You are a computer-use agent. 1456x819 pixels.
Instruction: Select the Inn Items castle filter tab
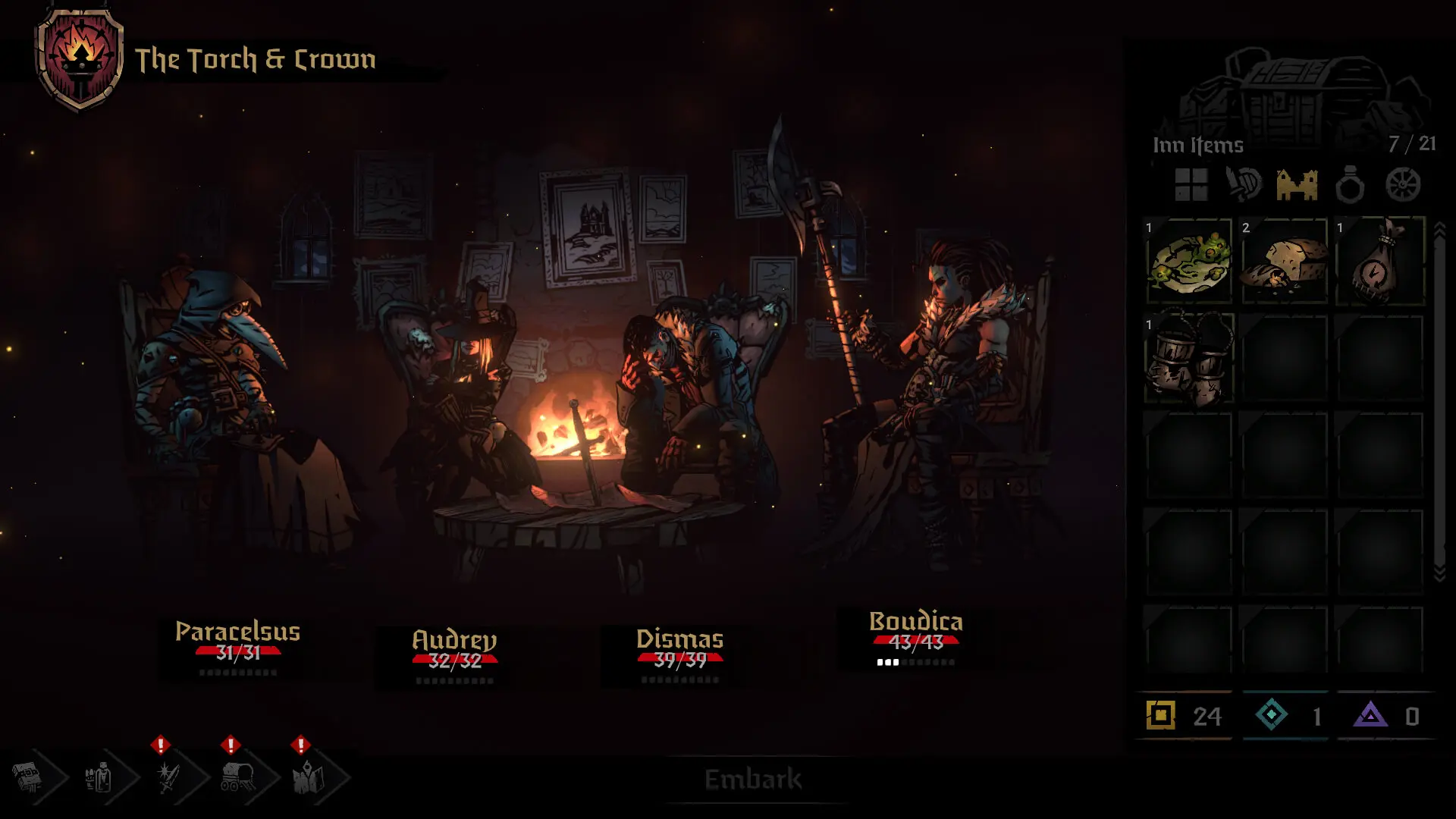tap(1298, 184)
